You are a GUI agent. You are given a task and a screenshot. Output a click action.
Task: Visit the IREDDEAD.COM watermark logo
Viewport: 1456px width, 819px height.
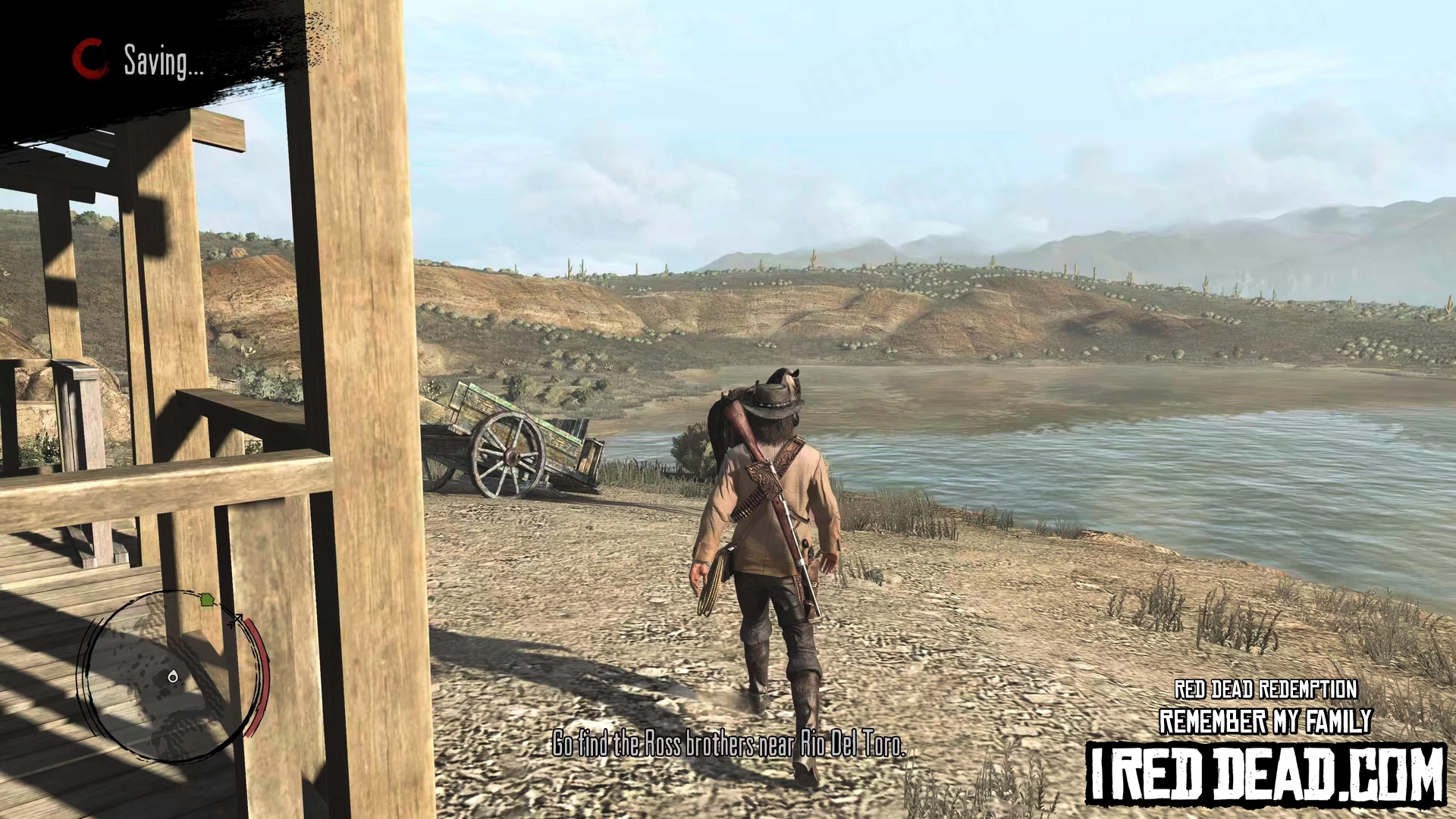1266,773
